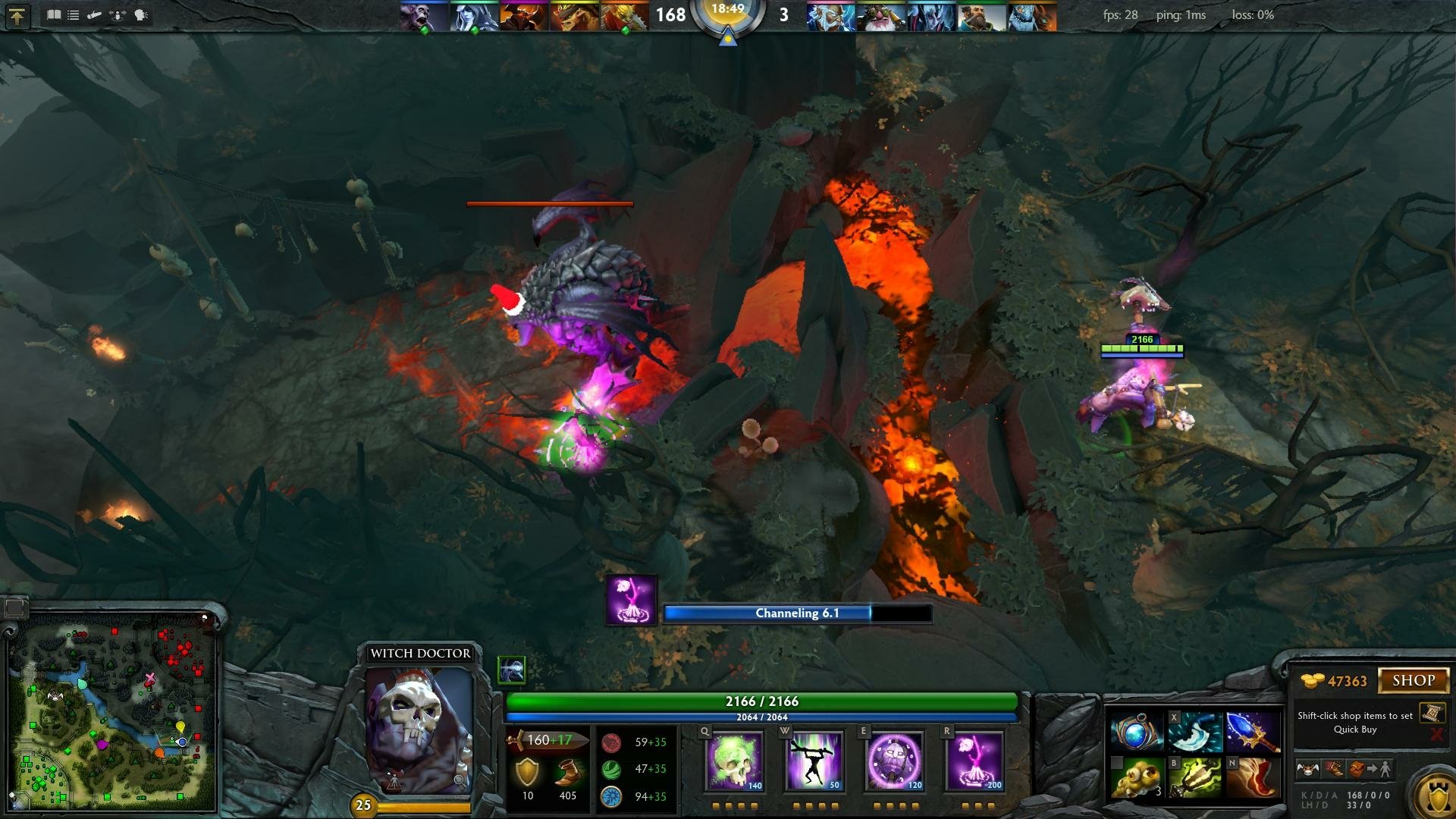
Task: Cast Witch Doctor's Paralyzing Cask ability
Action: [x=736, y=762]
